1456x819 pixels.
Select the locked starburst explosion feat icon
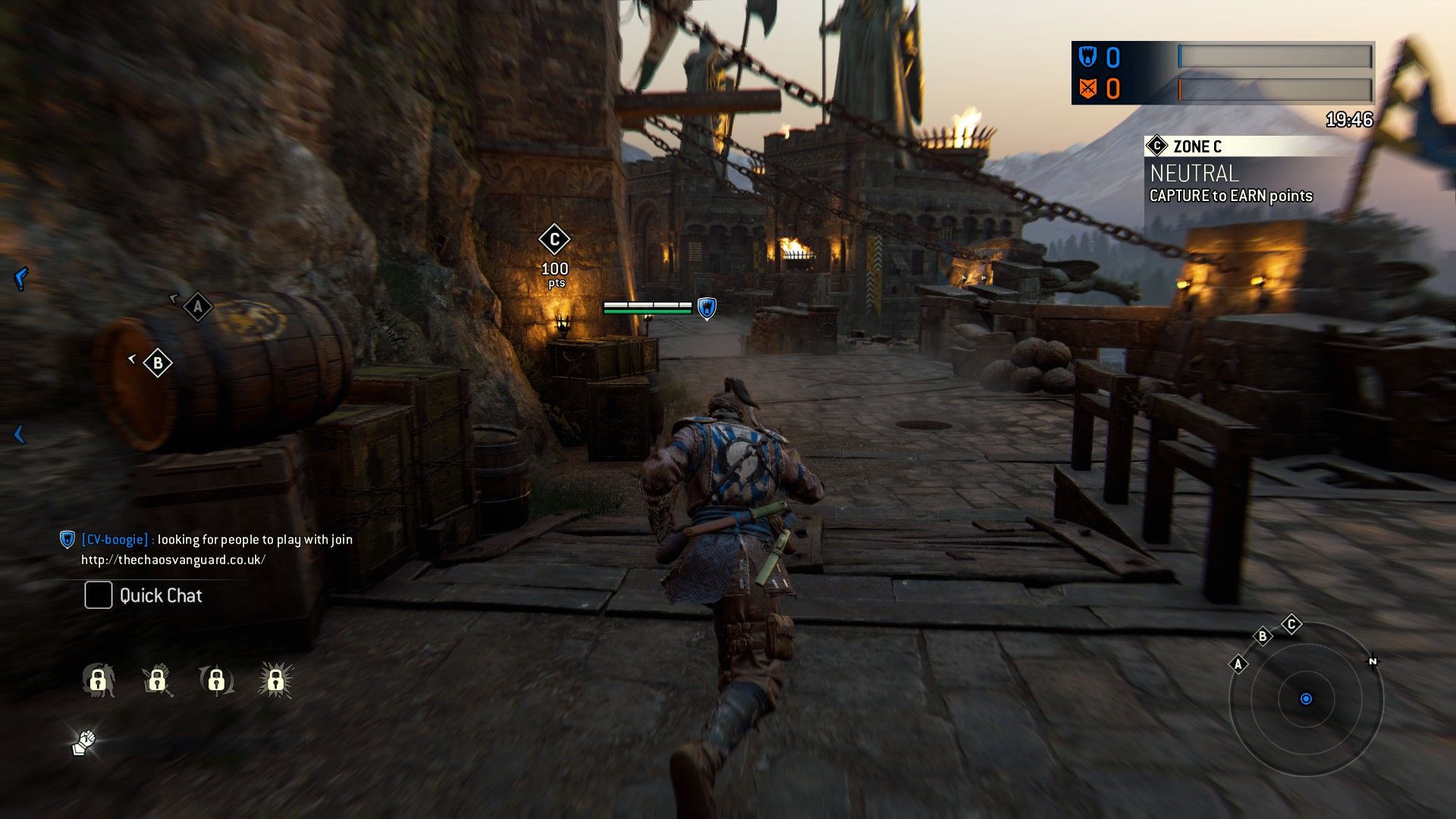tap(275, 680)
